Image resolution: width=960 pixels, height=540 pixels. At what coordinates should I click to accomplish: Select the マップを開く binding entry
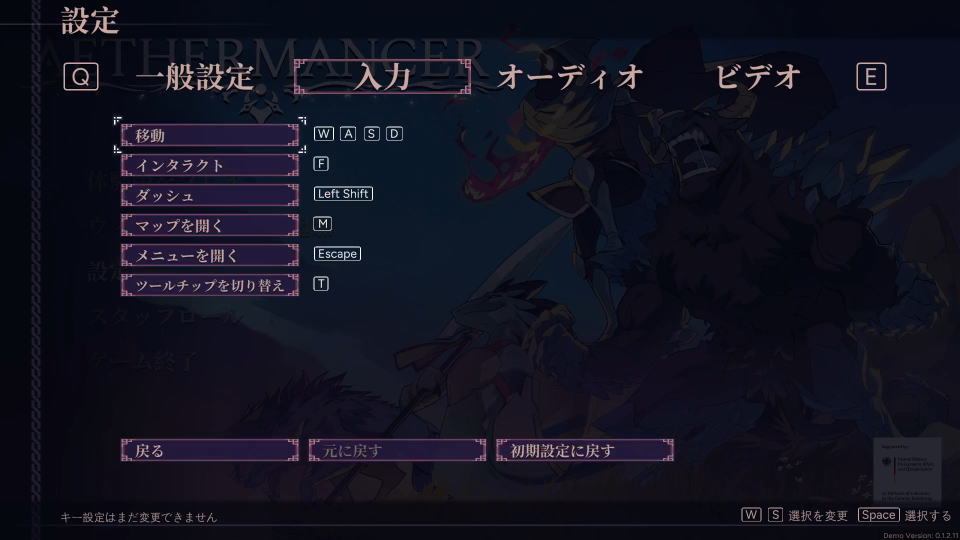pos(210,225)
